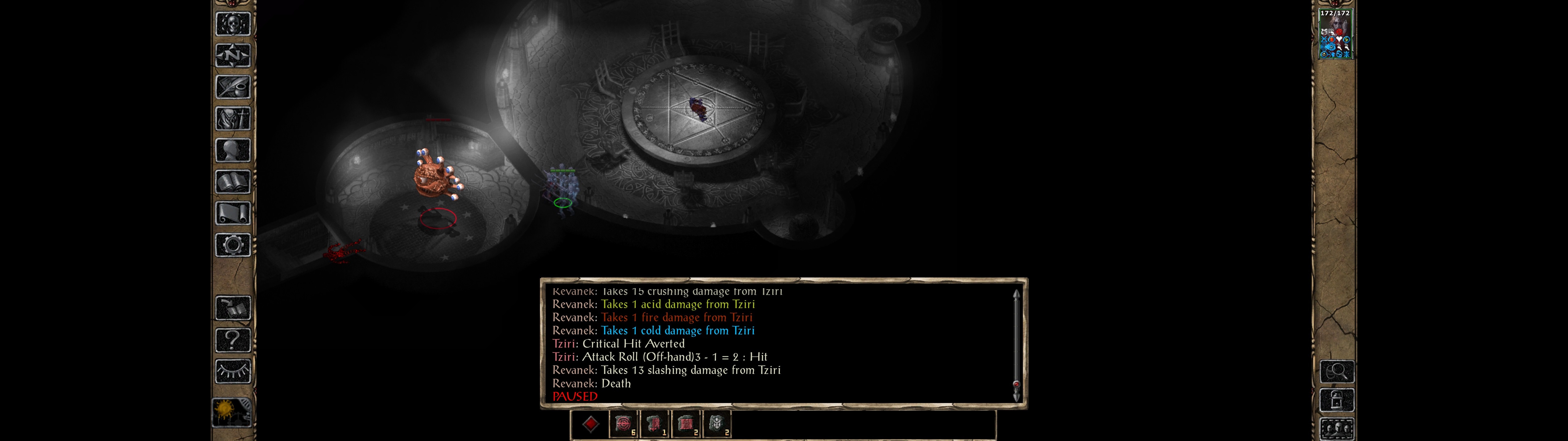1568x441 pixels.
Task: Select the party member portrait
Action: (1335, 34)
